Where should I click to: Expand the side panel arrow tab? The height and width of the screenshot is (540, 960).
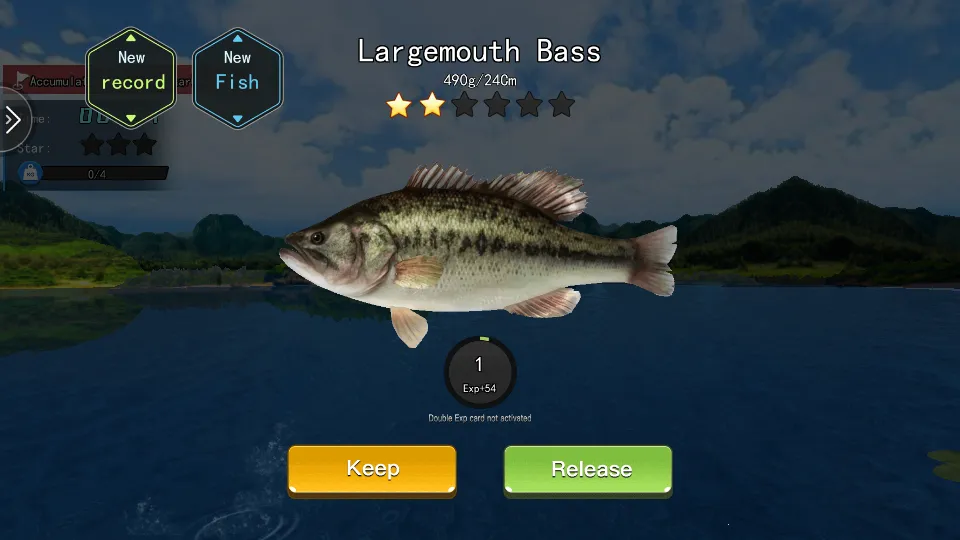[13, 121]
